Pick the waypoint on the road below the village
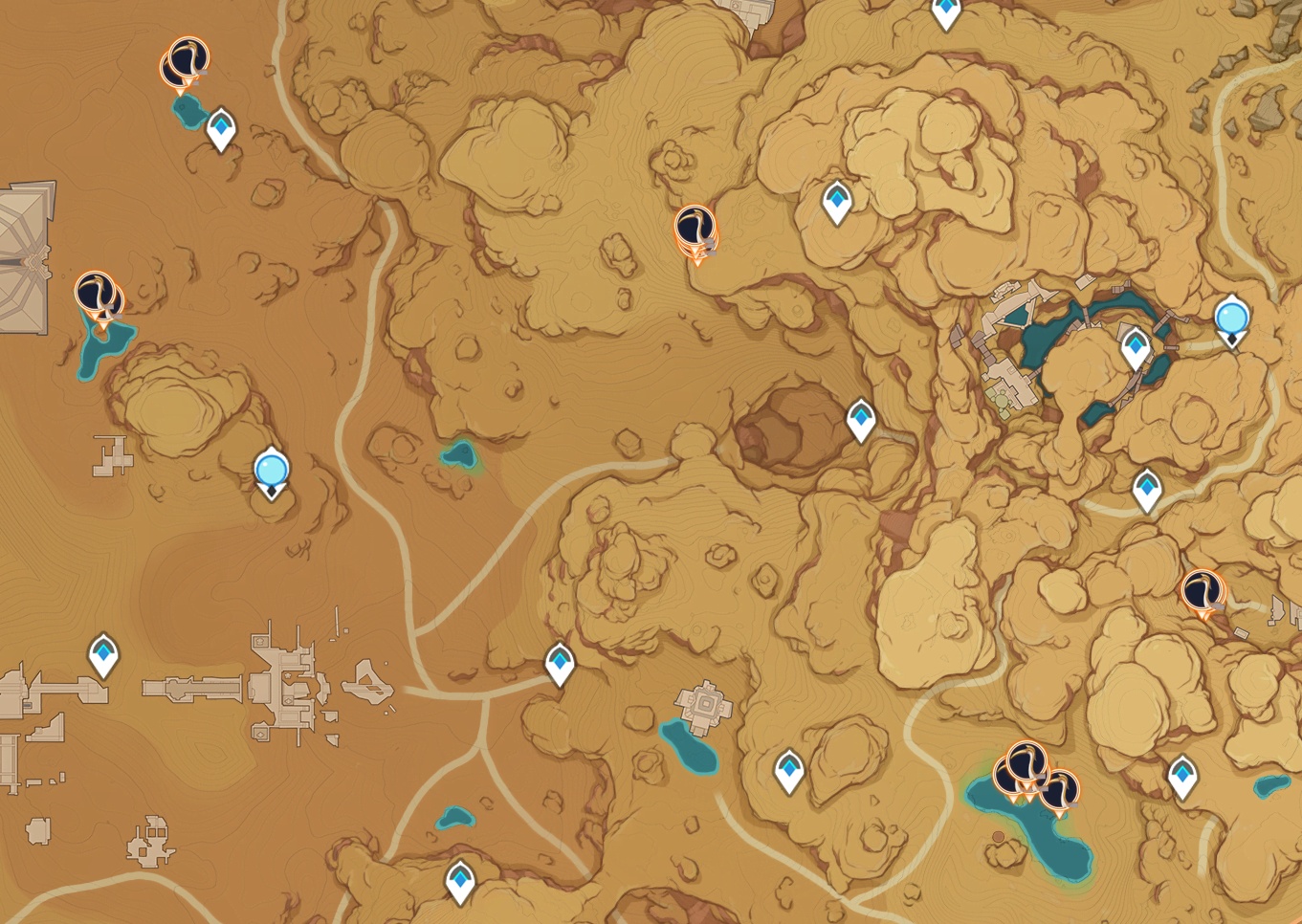The image size is (1302, 924). (1147, 490)
